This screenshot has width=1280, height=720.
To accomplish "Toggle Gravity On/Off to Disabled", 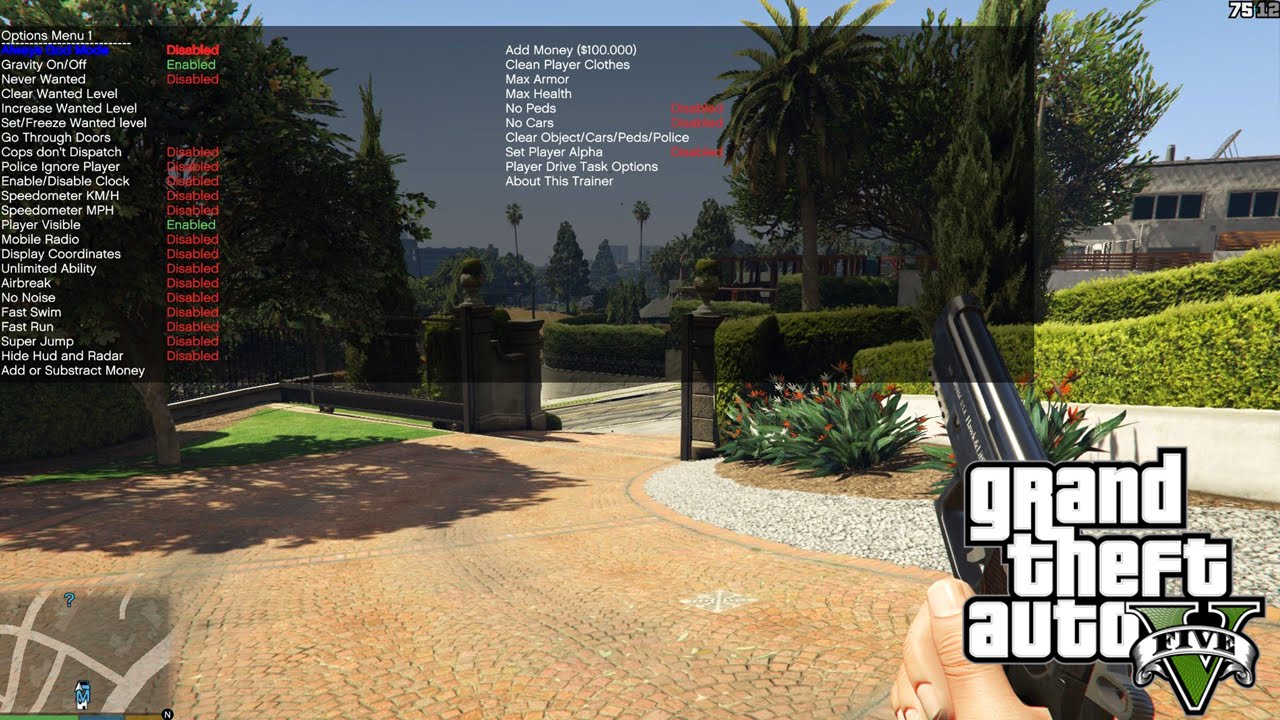I will (x=44, y=64).
